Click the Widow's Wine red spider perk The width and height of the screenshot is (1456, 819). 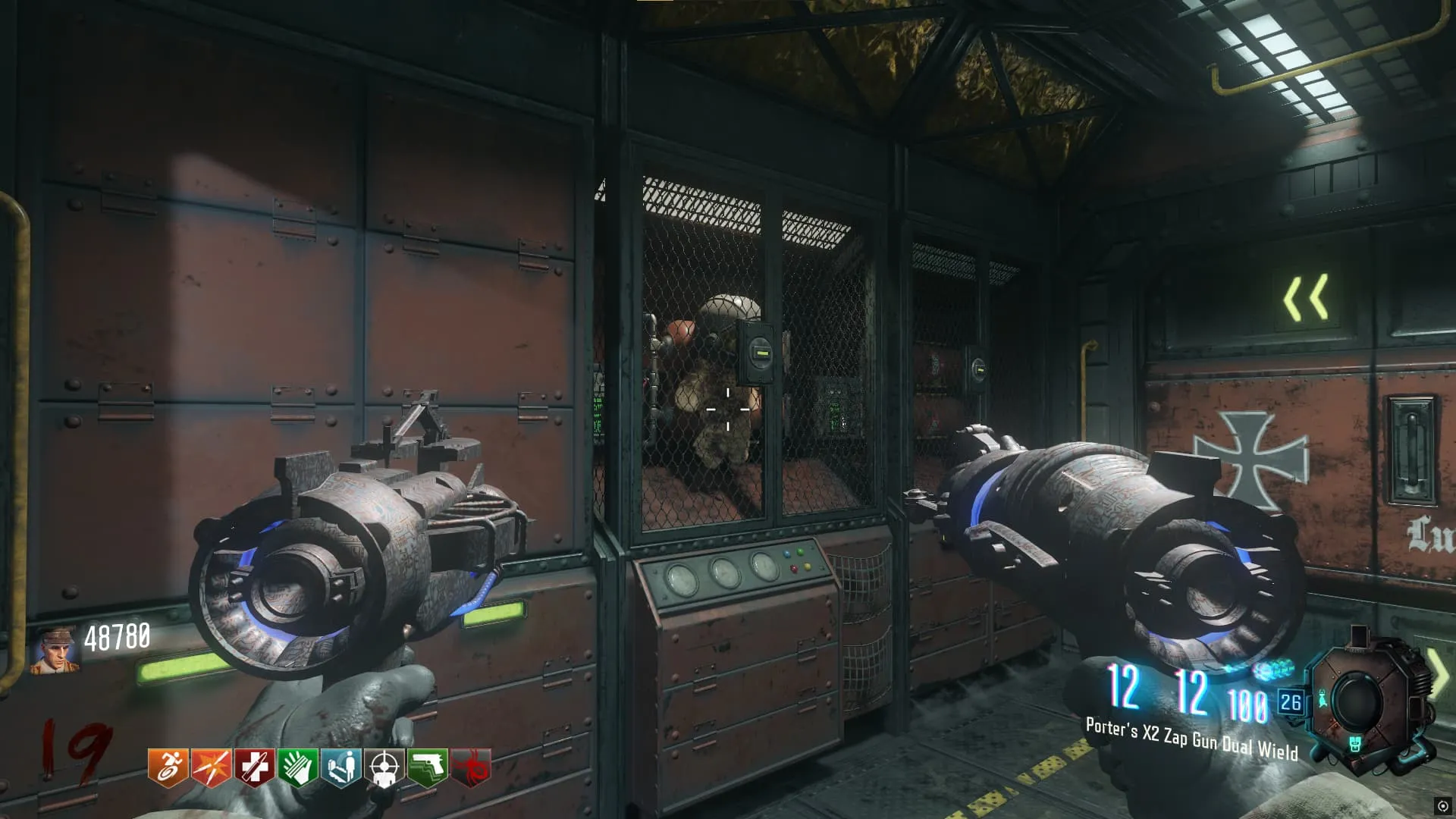[472, 767]
